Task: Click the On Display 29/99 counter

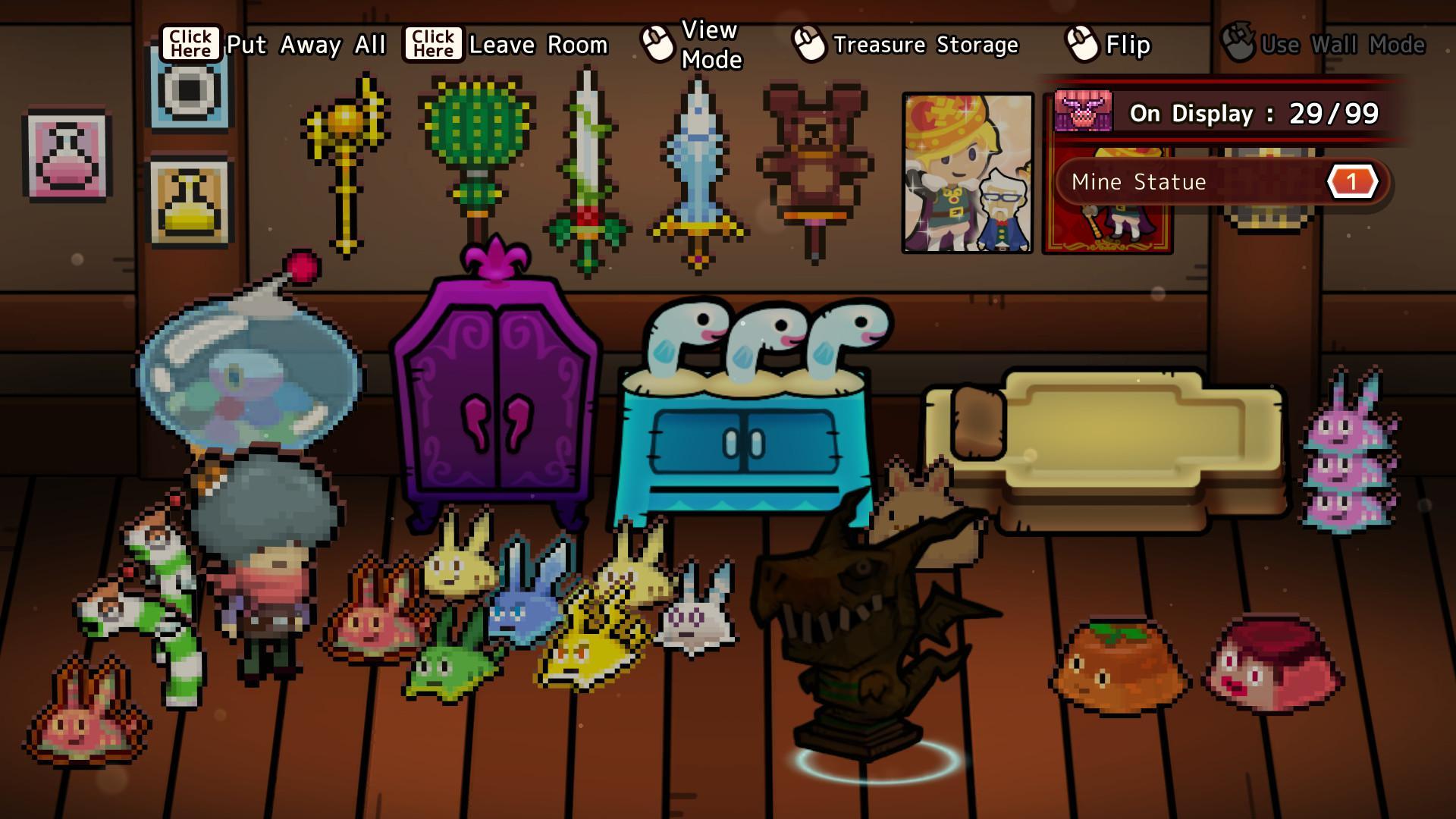Action: click(1257, 114)
